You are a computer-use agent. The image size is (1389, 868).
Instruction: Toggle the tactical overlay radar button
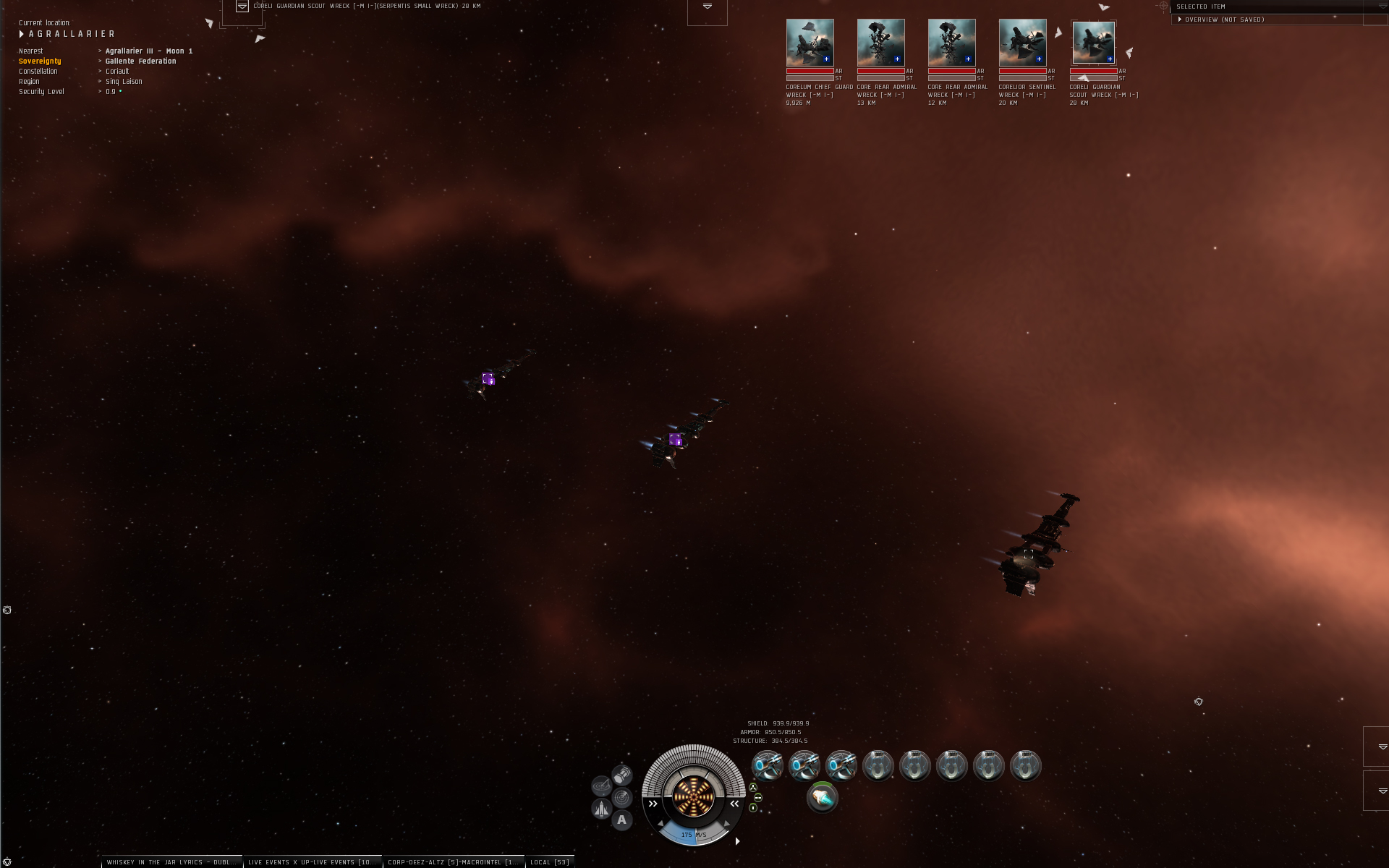tap(621, 797)
